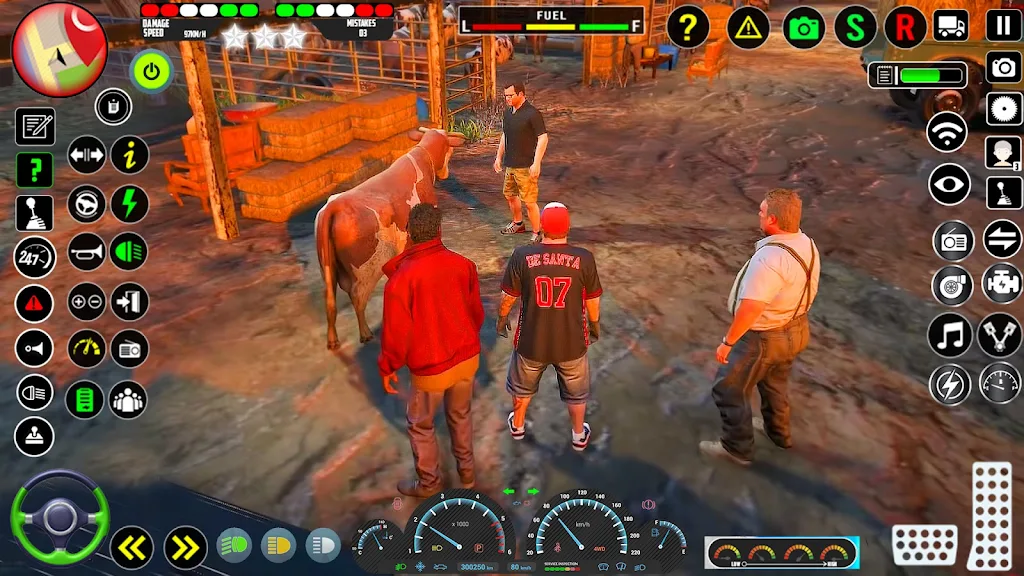
Task: Click the yellow info icon
Action: point(129,155)
